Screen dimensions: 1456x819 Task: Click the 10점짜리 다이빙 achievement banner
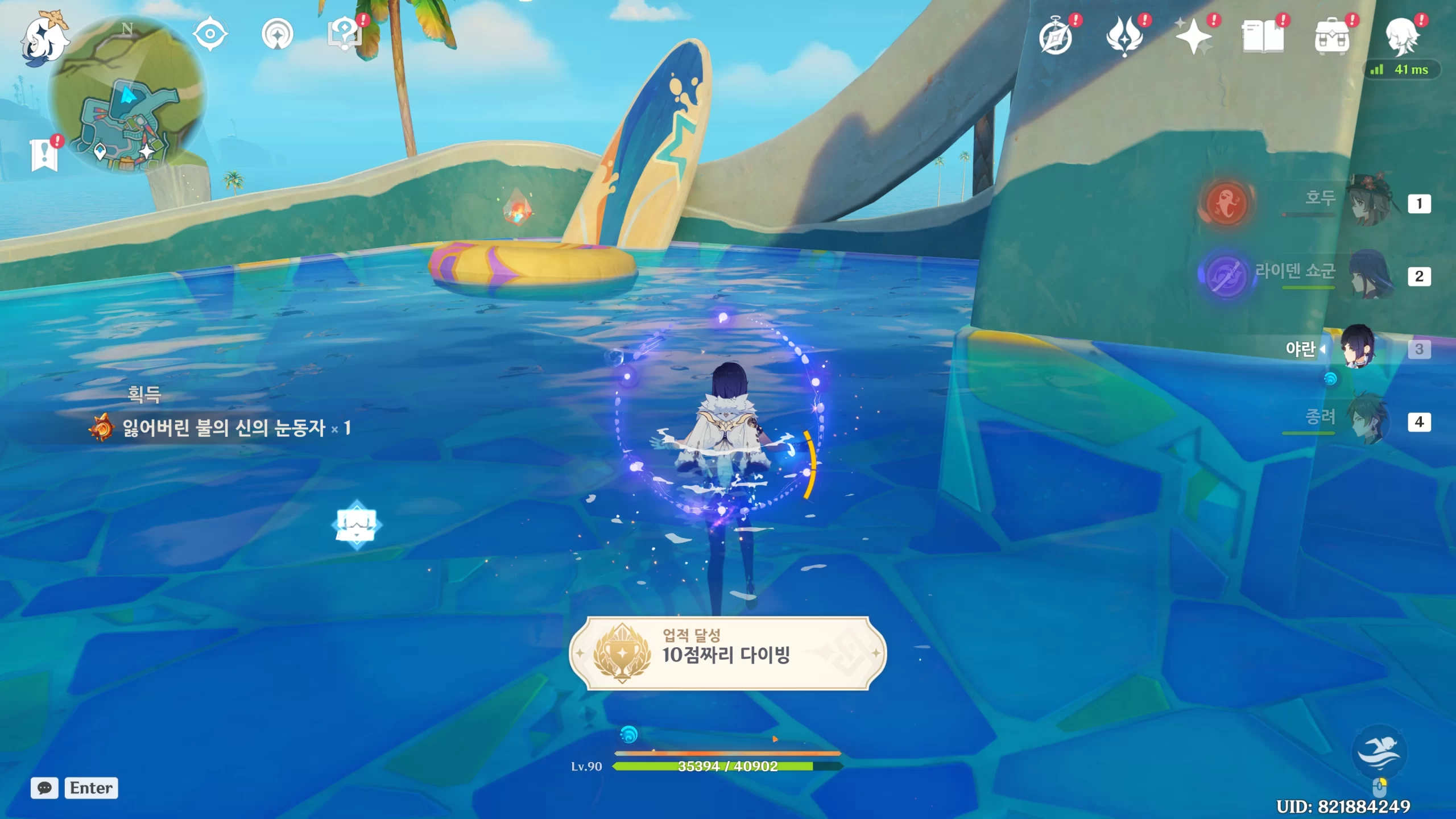click(727, 653)
